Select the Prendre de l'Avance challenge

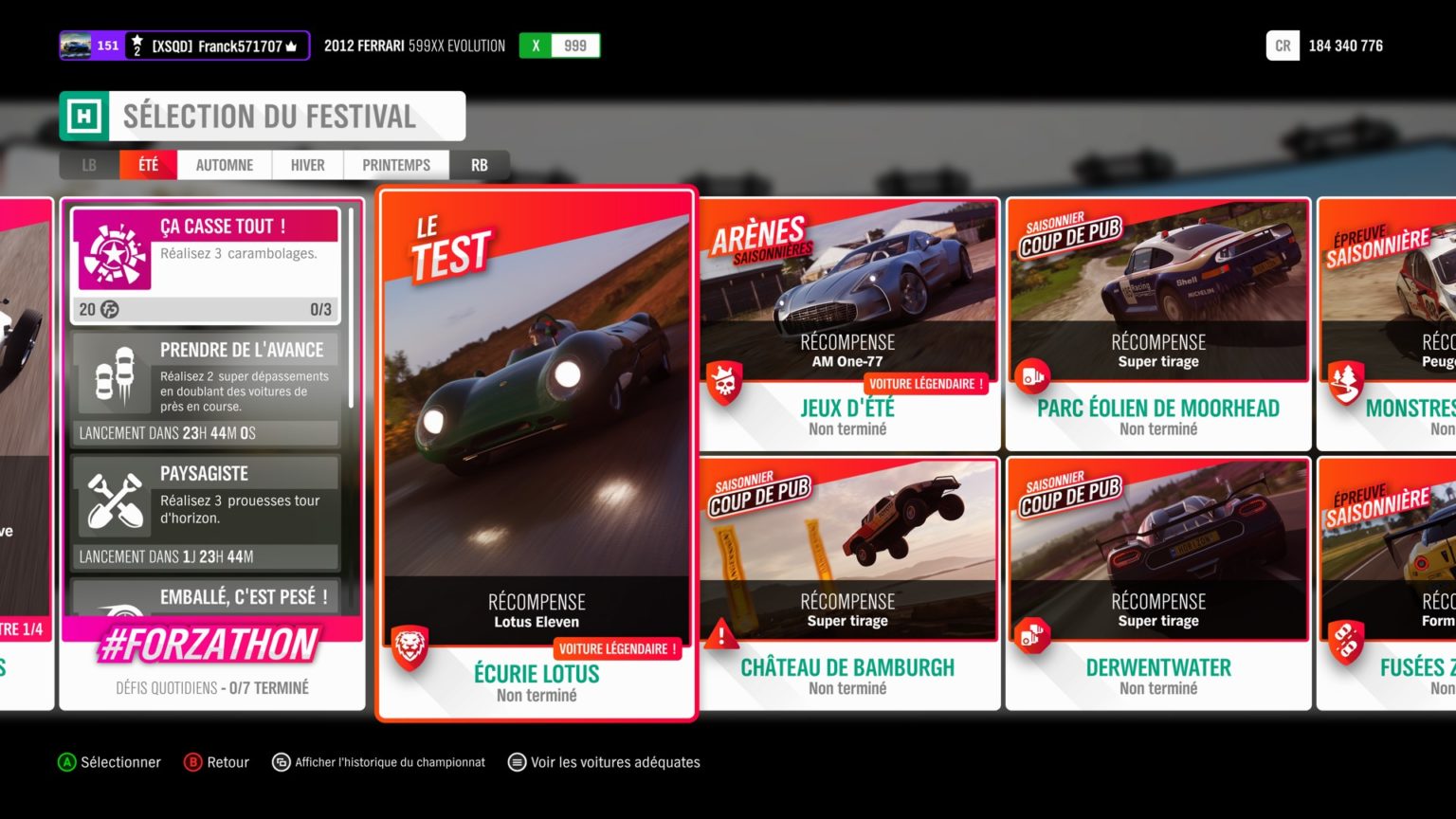[206, 389]
